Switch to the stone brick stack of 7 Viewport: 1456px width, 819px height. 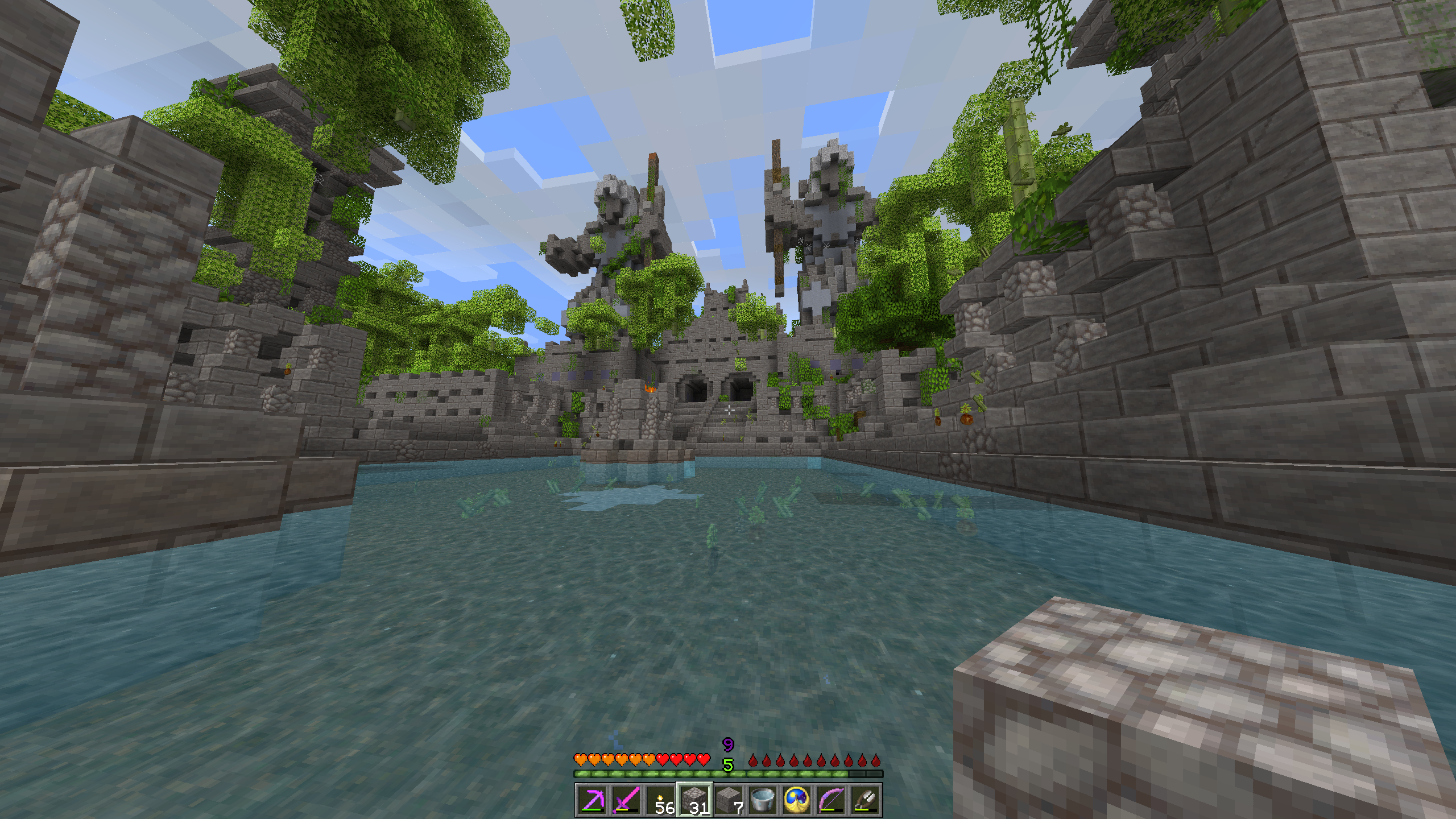(729, 800)
